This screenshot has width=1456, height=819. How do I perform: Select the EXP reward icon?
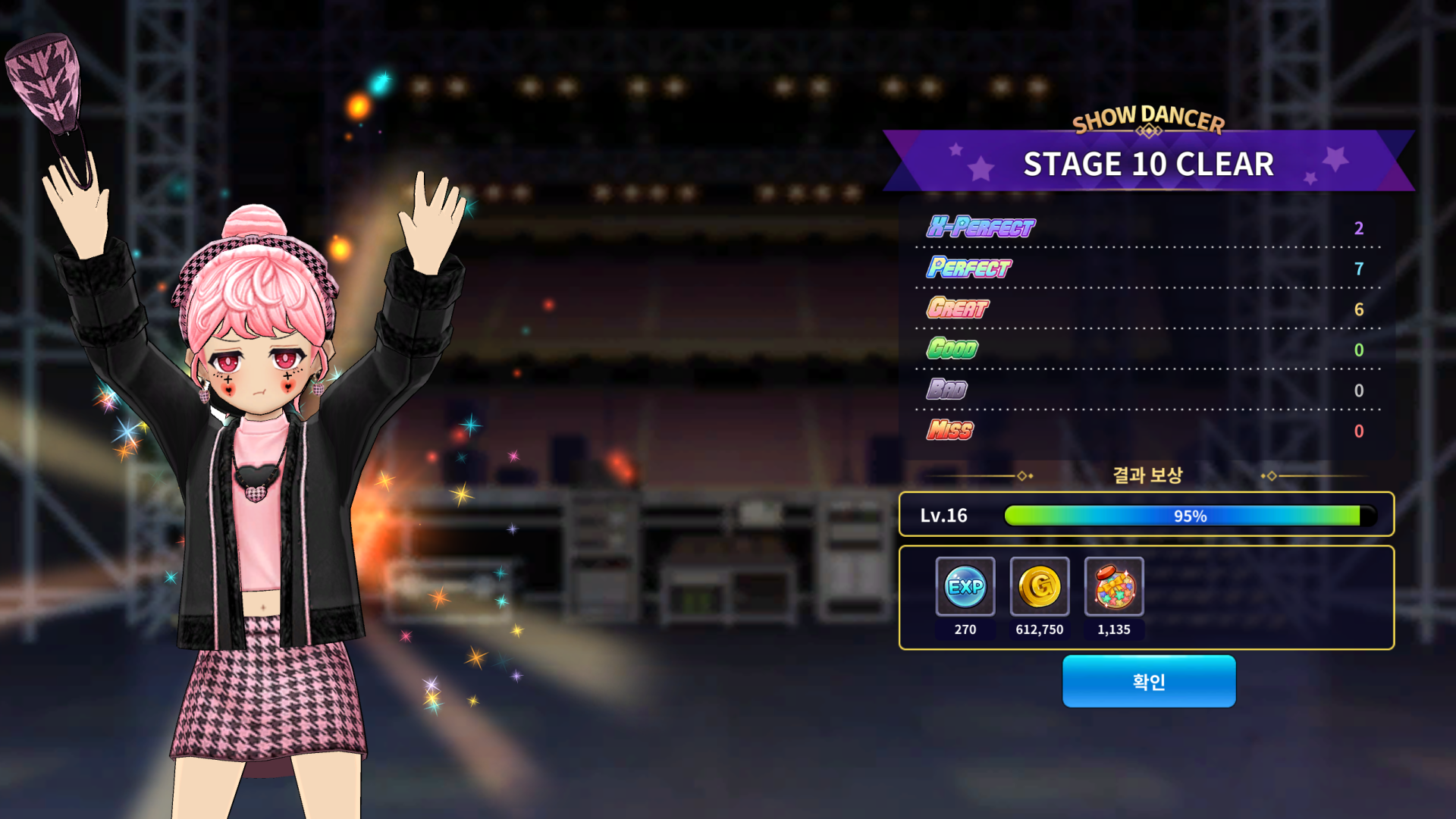(965, 586)
